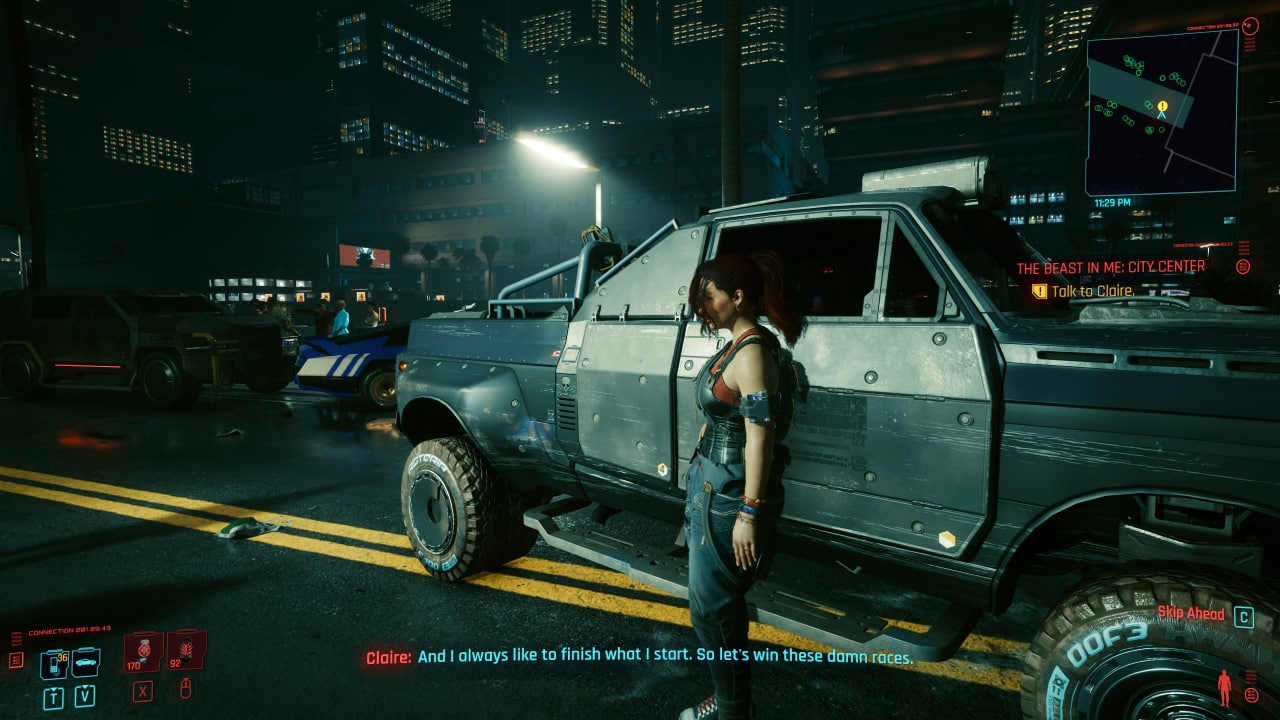Open the minimap in the corner
1280x720 pixels.
point(1161,111)
